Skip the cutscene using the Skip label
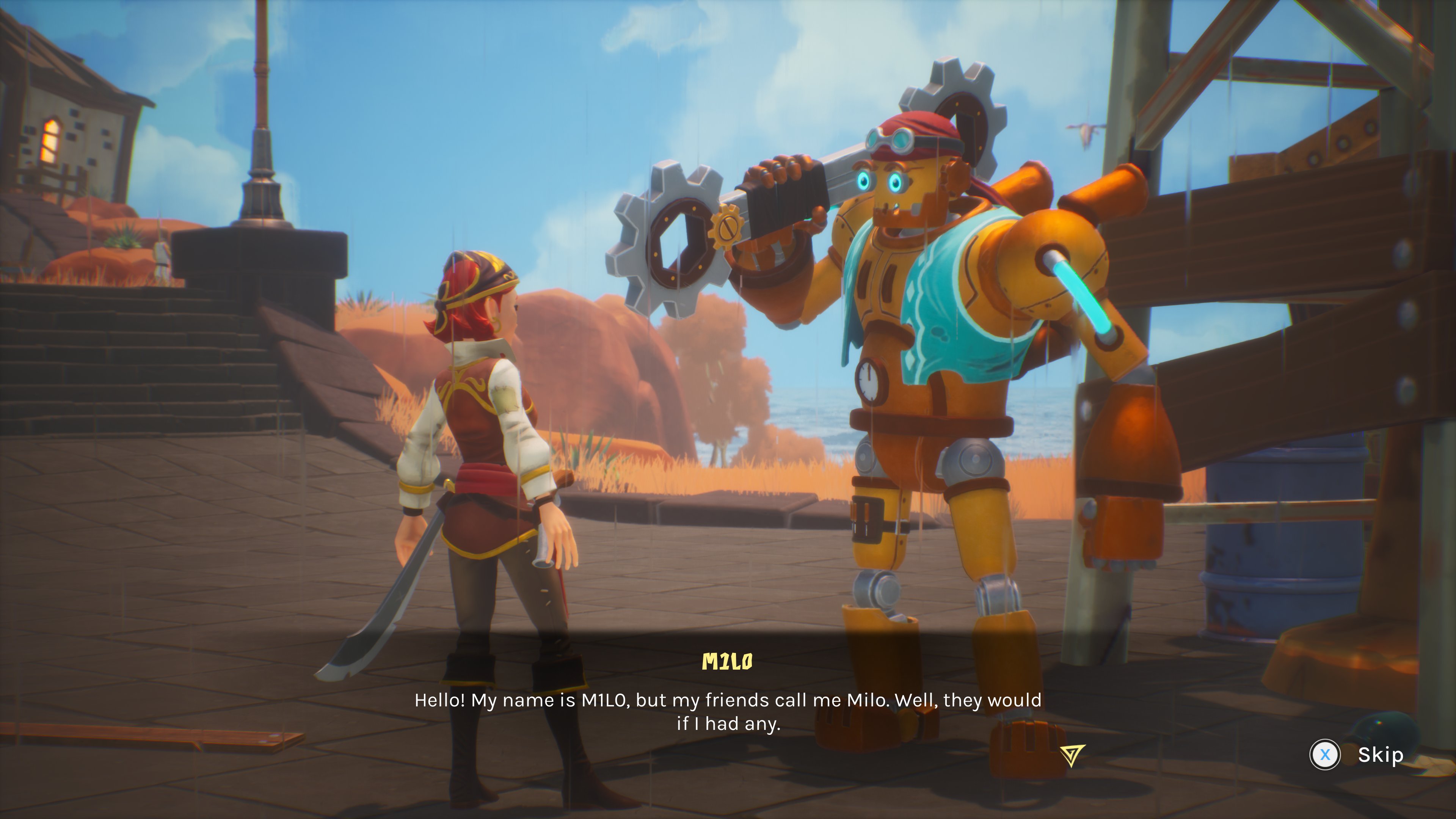 click(1380, 755)
